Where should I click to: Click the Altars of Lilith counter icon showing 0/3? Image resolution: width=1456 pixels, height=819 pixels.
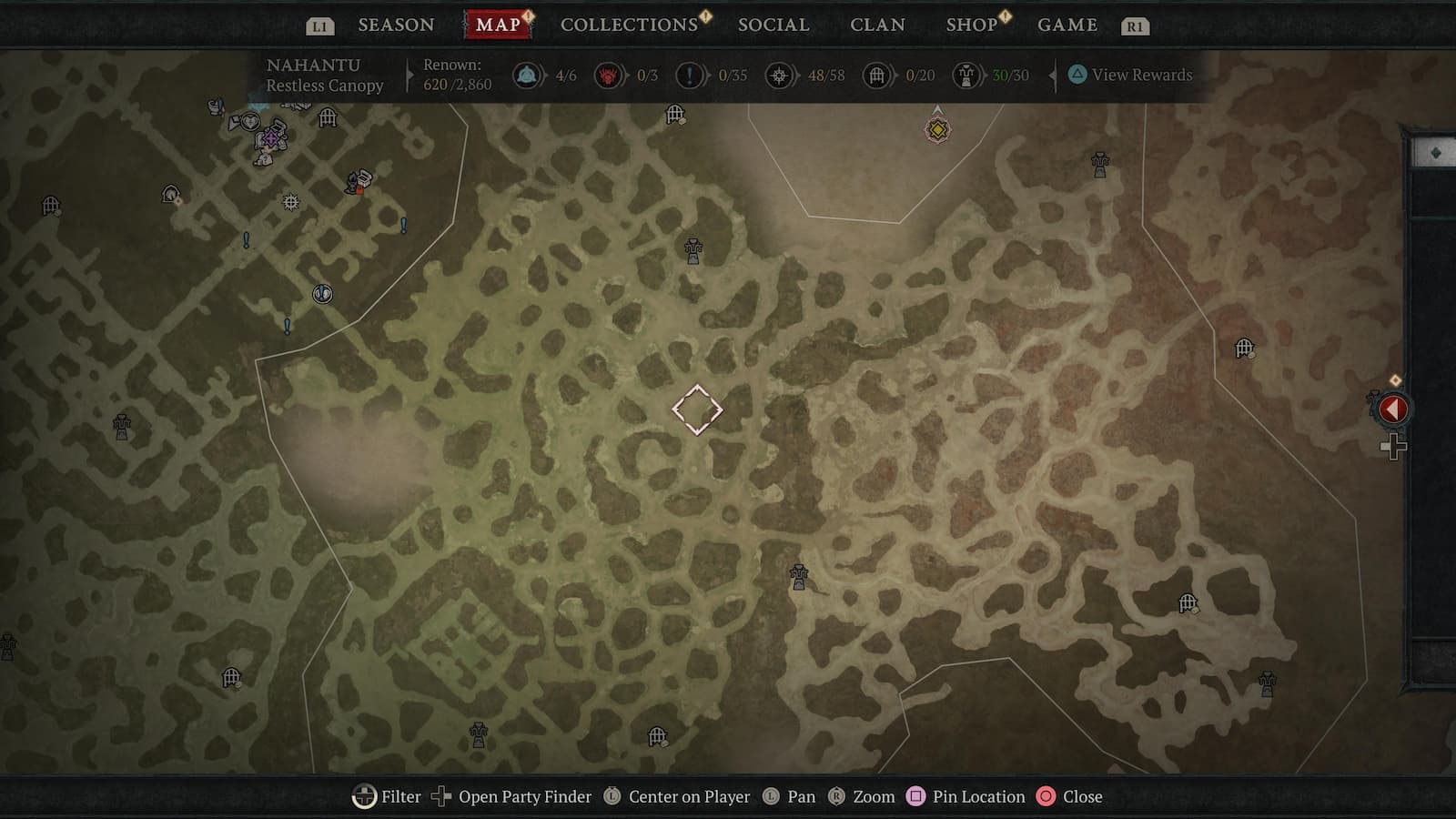point(608,76)
